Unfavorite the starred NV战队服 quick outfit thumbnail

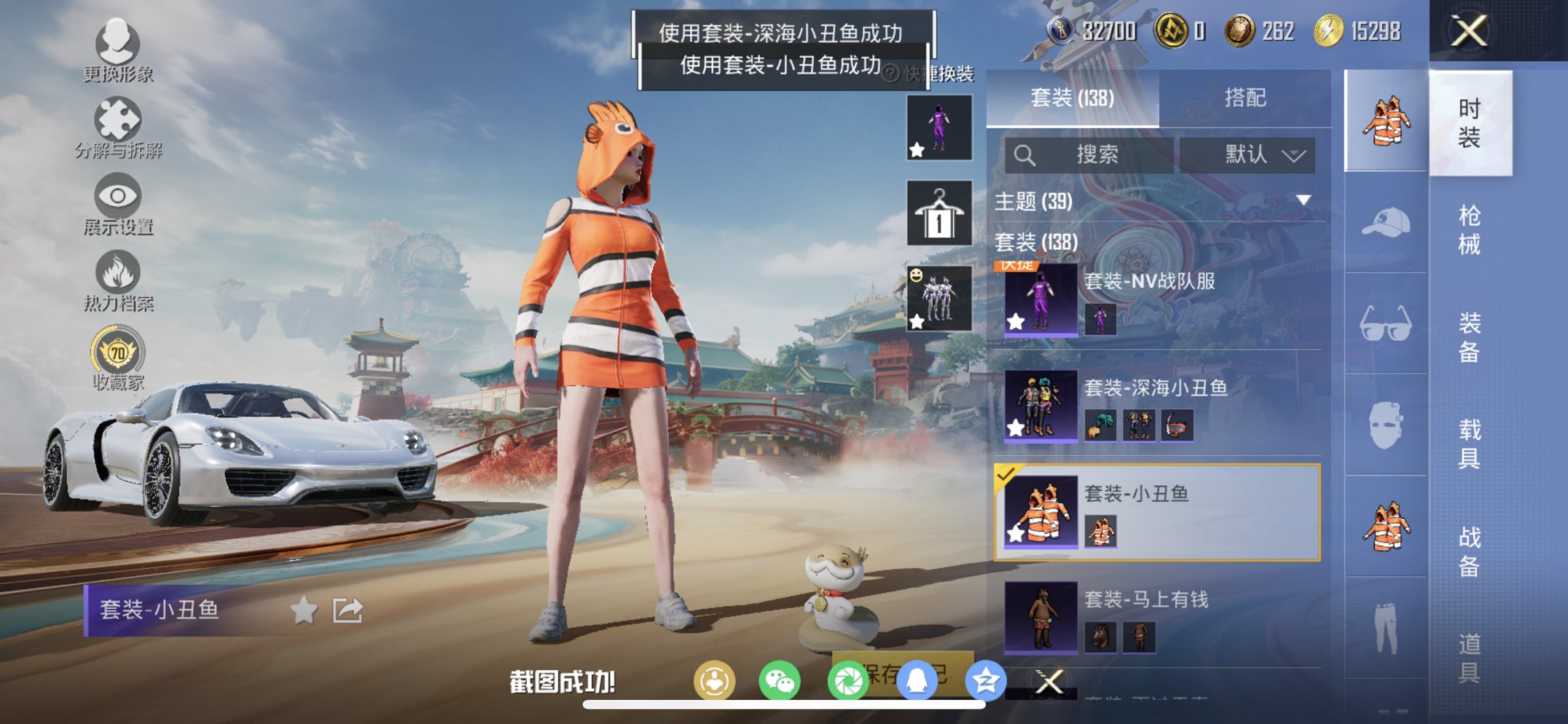coord(917,148)
